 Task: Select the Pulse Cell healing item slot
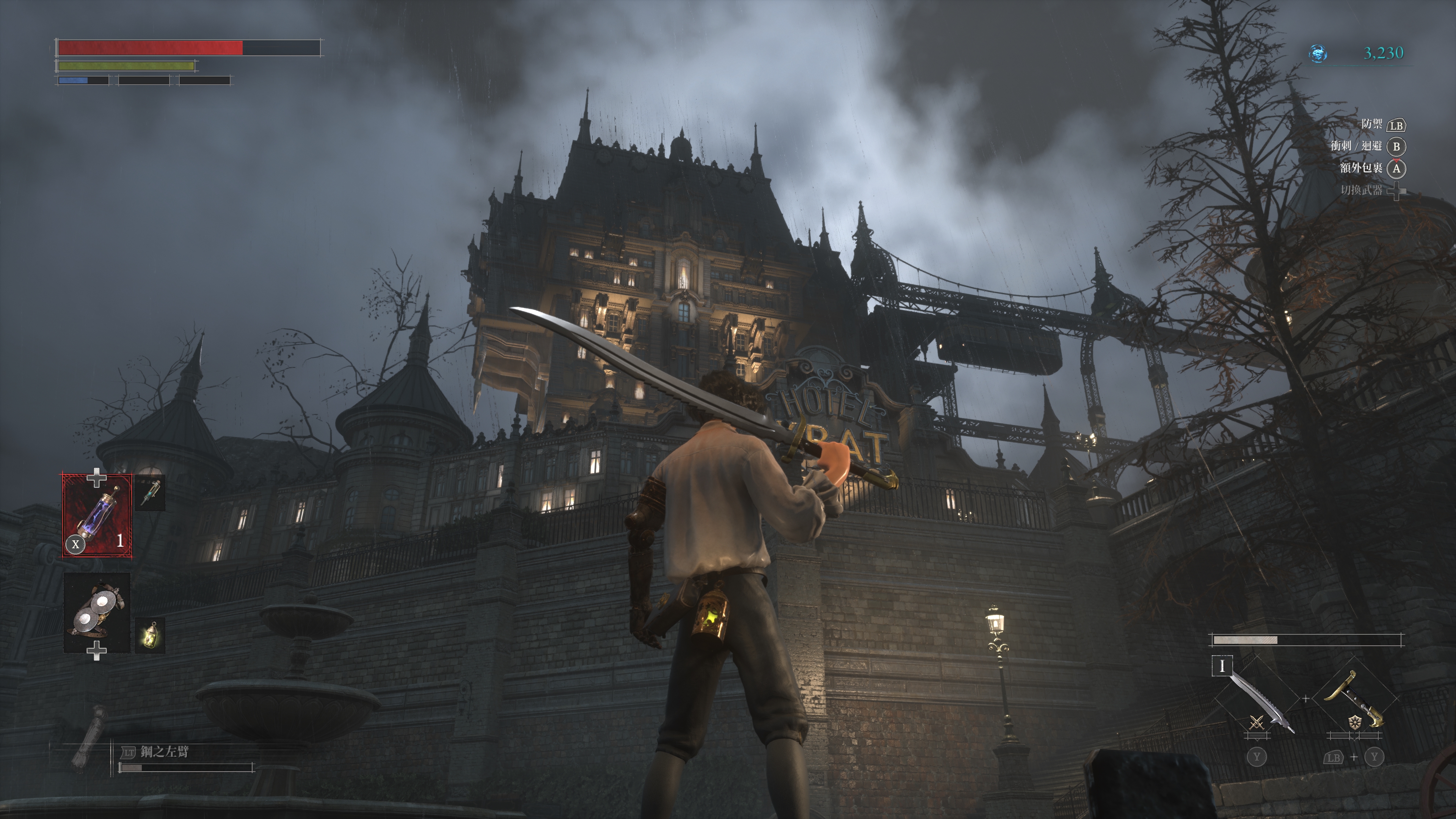pos(97,516)
